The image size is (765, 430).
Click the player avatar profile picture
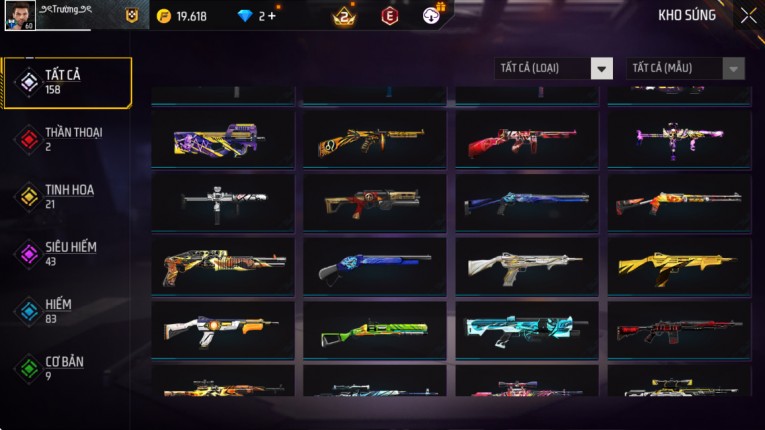point(18,16)
